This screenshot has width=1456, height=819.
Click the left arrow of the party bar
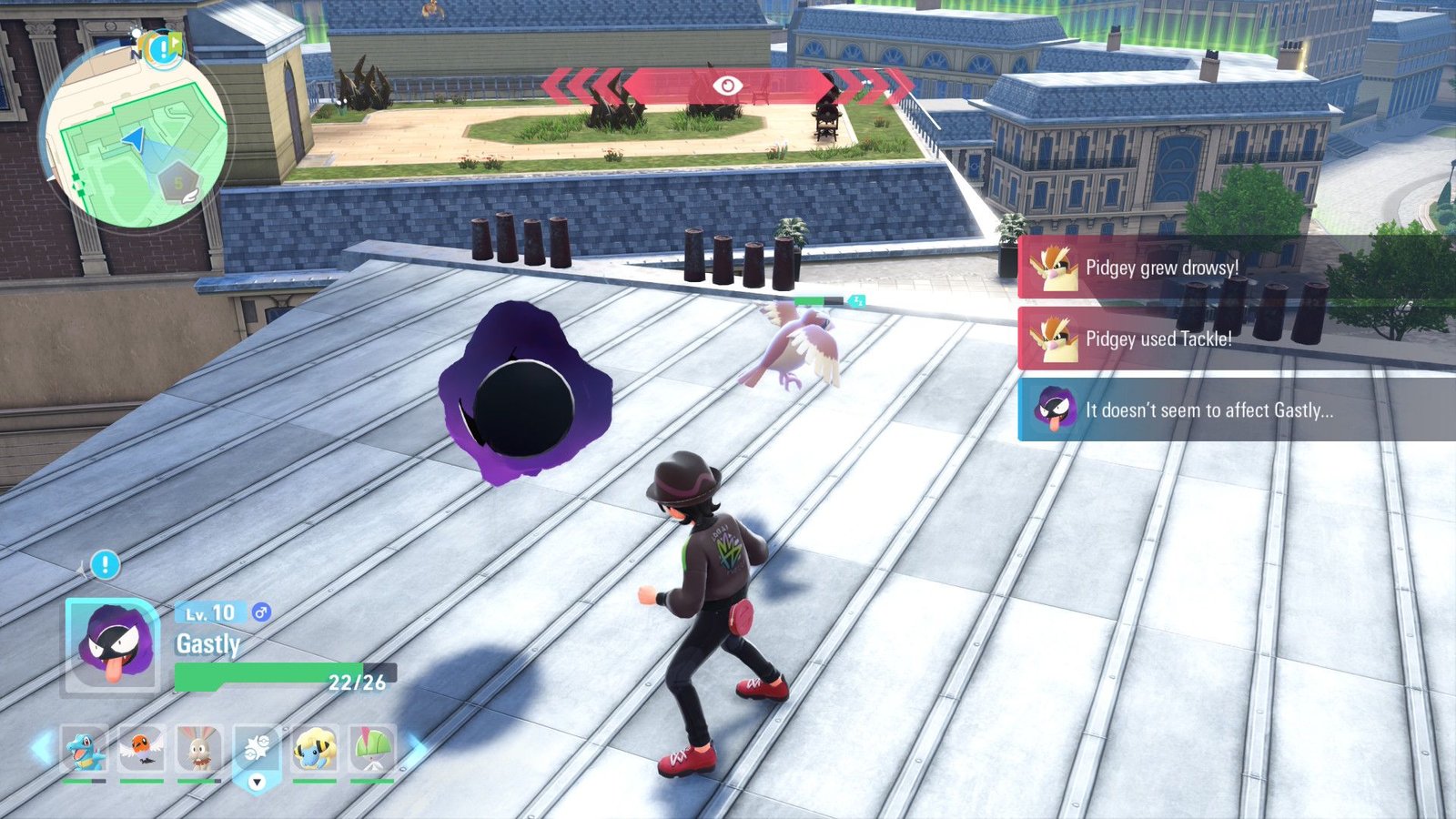pyautogui.click(x=40, y=748)
